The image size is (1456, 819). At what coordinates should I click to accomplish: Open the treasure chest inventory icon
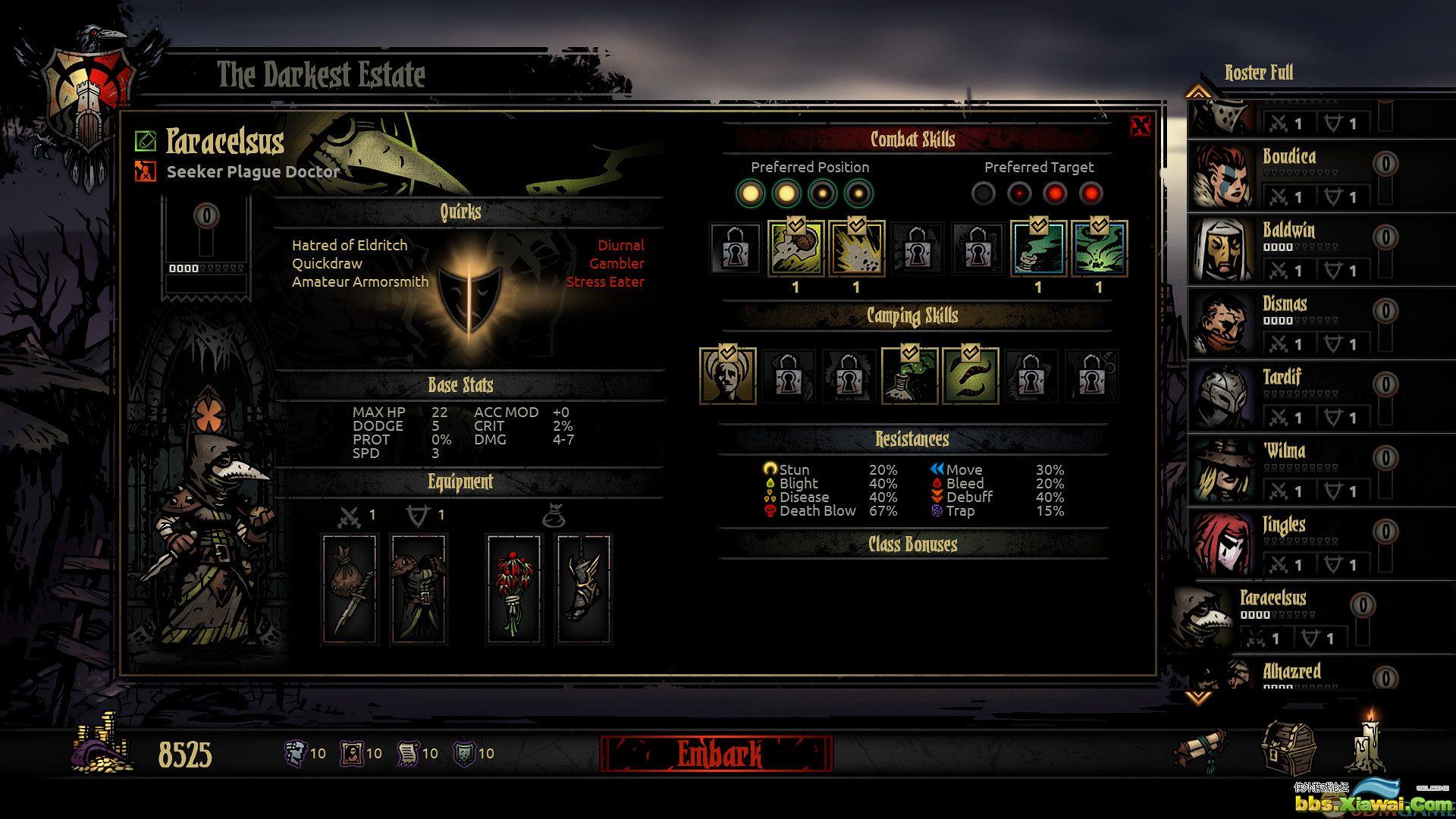click(x=1288, y=747)
